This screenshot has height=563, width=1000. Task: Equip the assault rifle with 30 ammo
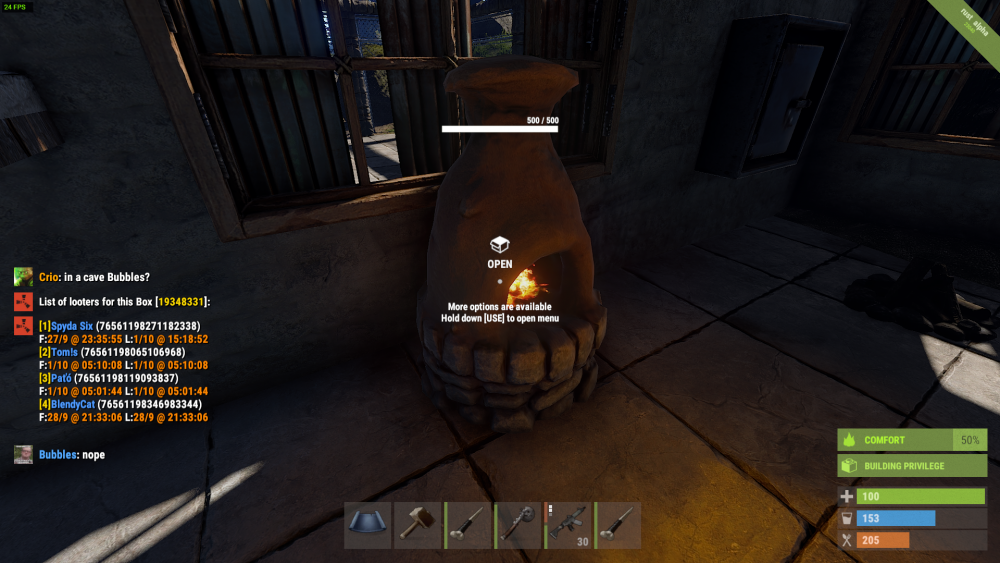pos(568,525)
